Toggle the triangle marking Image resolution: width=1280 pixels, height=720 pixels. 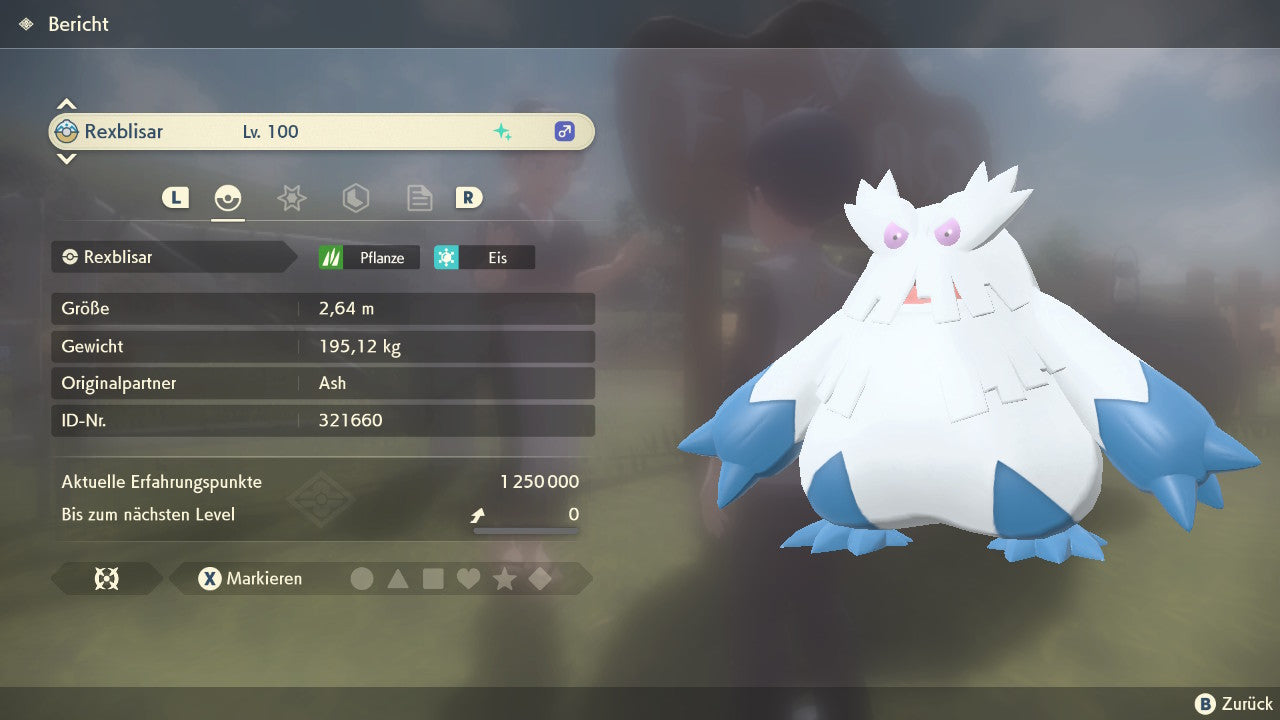pyautogui.click(x=398, y=578)
